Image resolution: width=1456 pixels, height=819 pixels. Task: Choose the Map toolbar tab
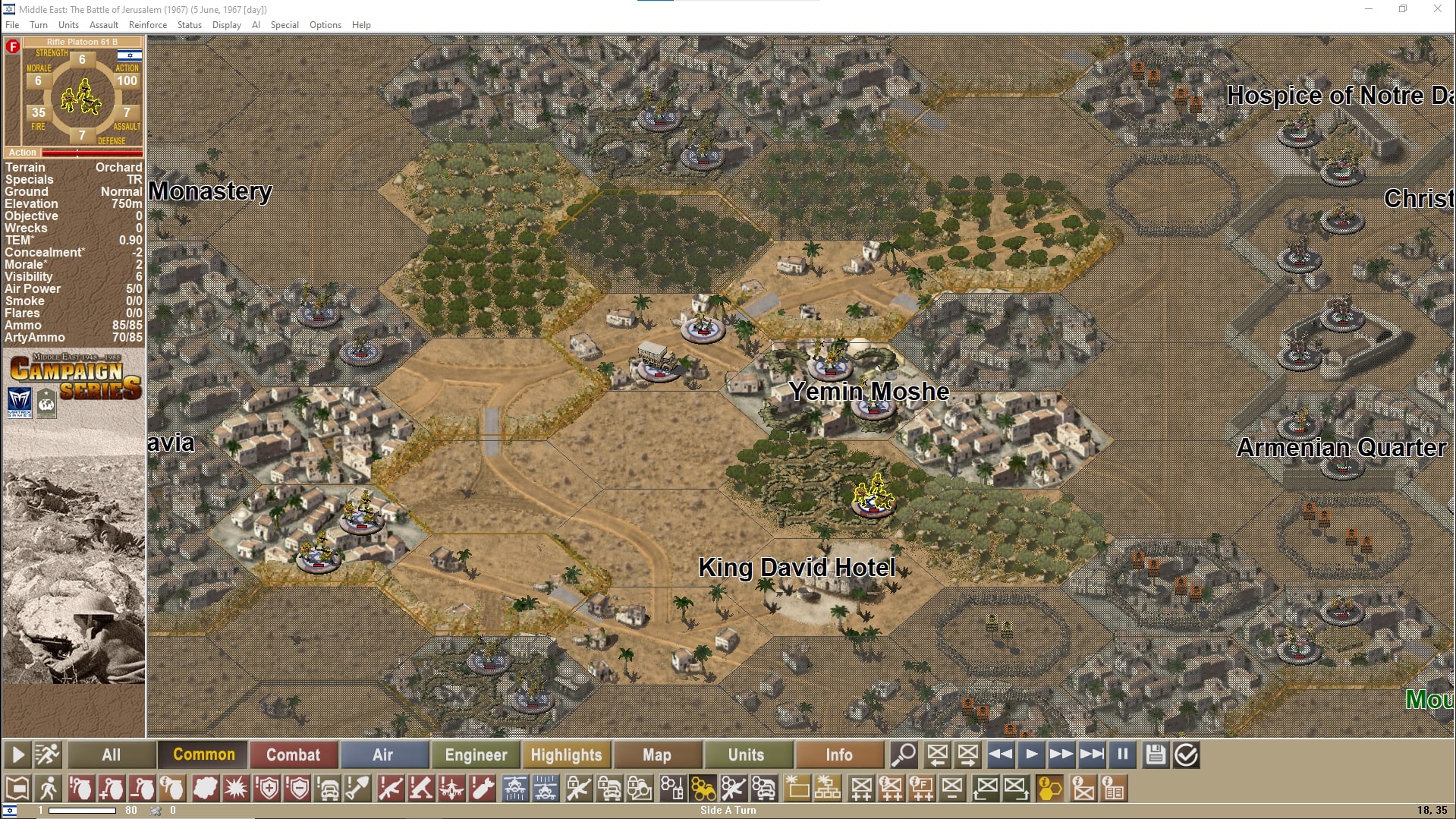pos(657,754)
